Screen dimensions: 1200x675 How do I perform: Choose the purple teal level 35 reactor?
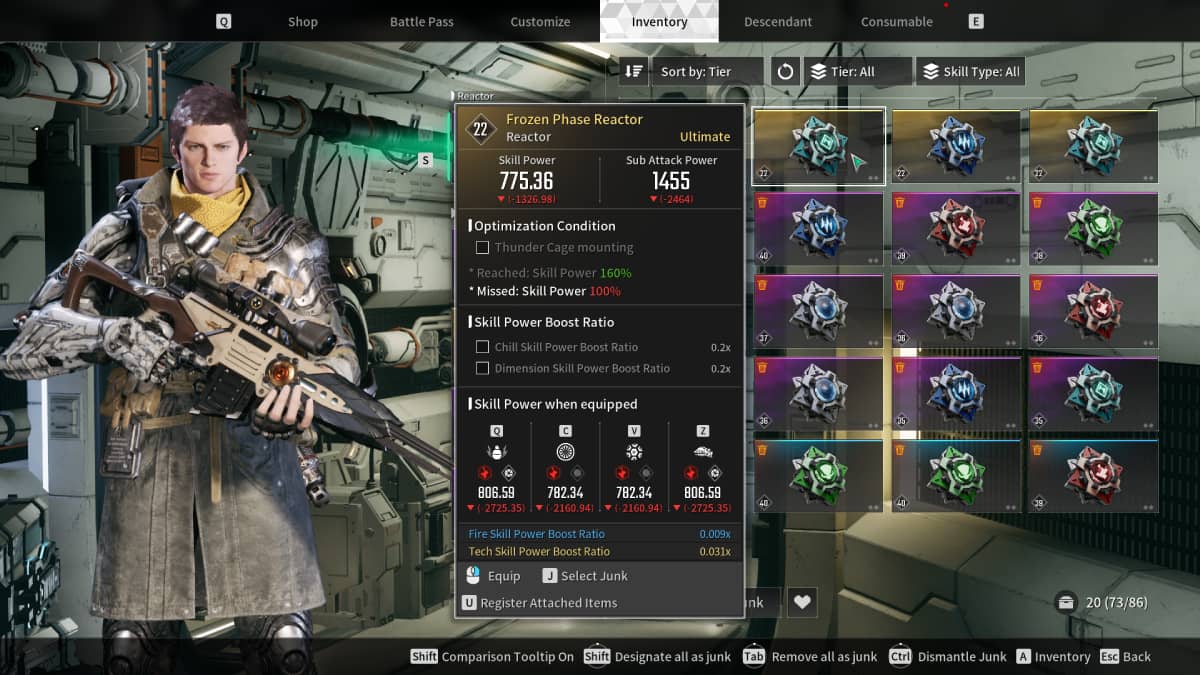(x=1093, y=395)
